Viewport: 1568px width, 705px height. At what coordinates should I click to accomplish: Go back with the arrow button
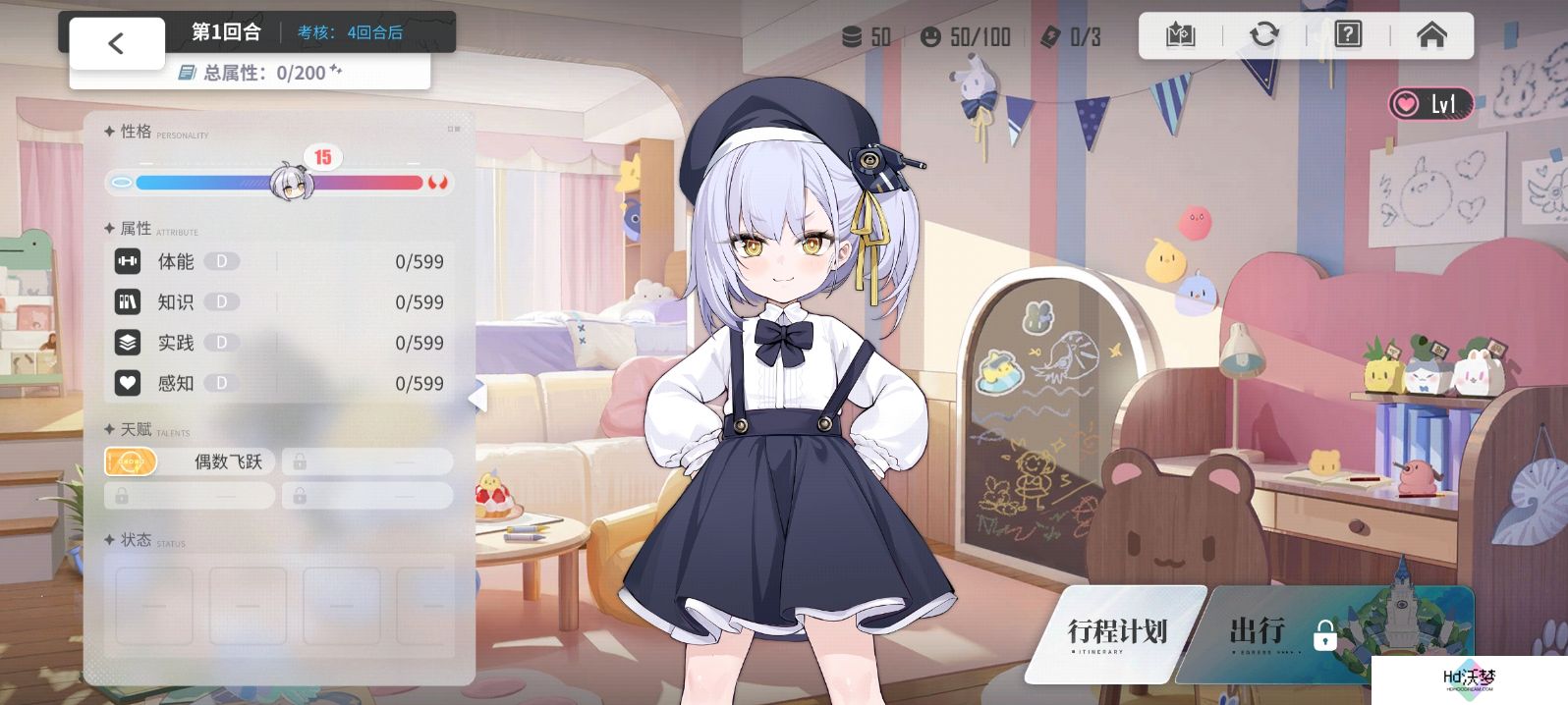[x=116, y=43]
